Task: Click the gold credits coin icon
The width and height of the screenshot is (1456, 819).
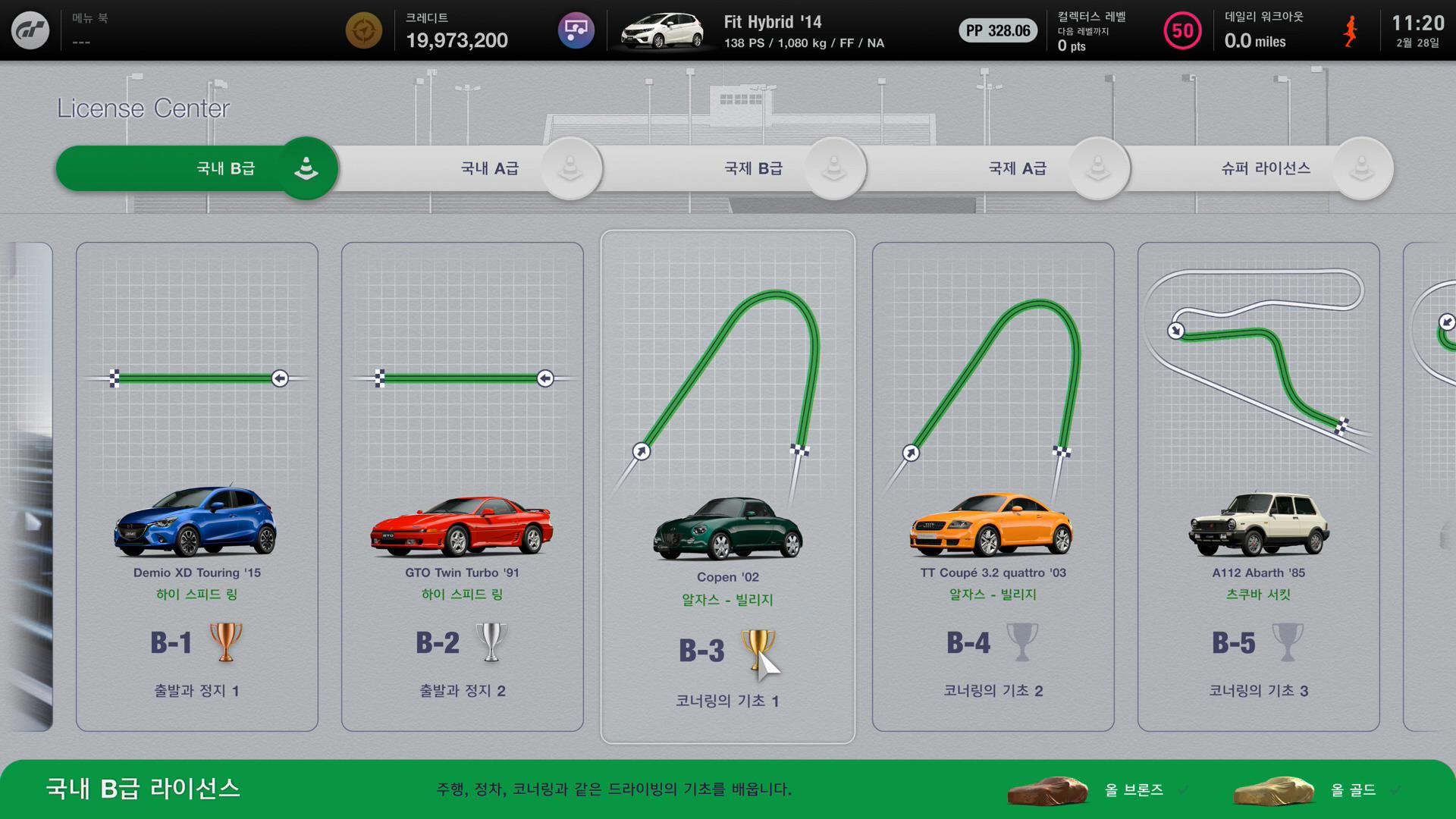Action: pyautogui.click(x=364, y=31)
